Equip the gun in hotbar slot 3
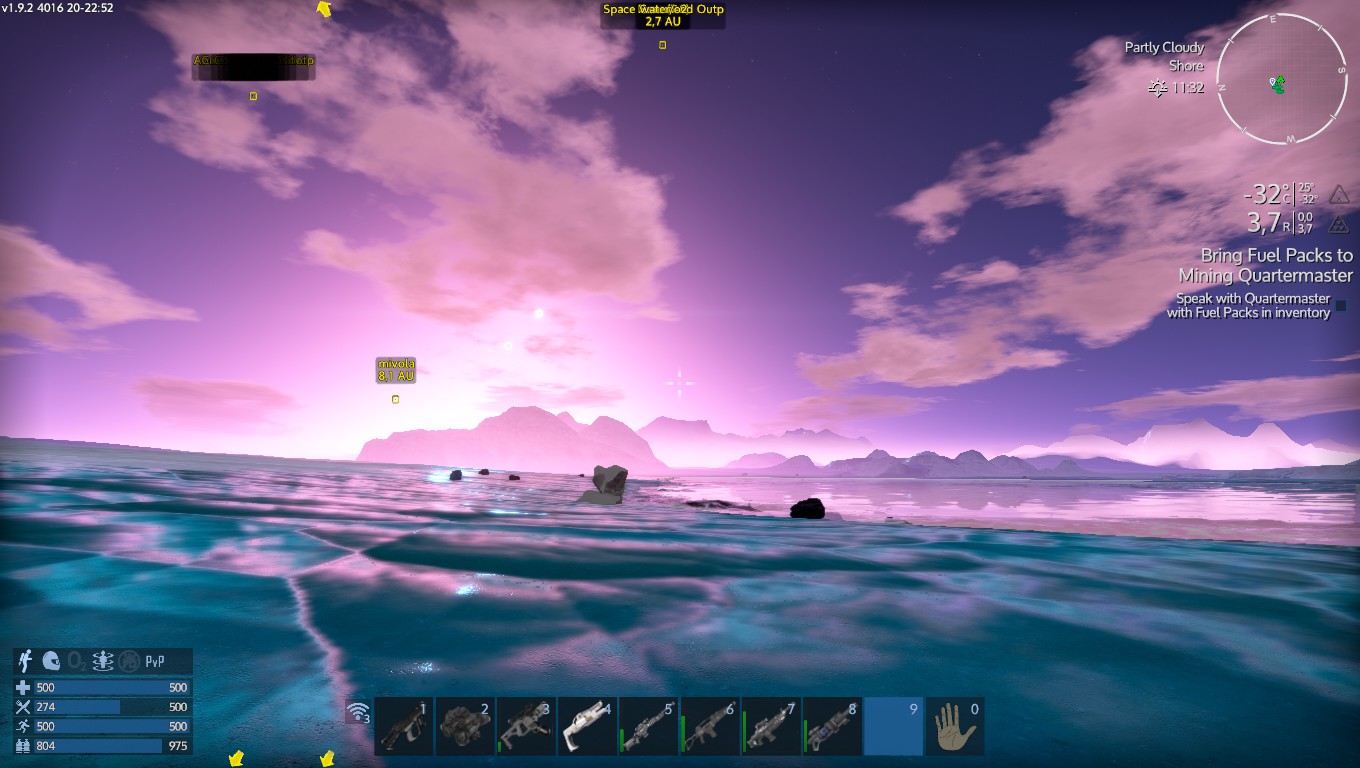Viewport: 1360px width, 768px height. coord(526,726)
